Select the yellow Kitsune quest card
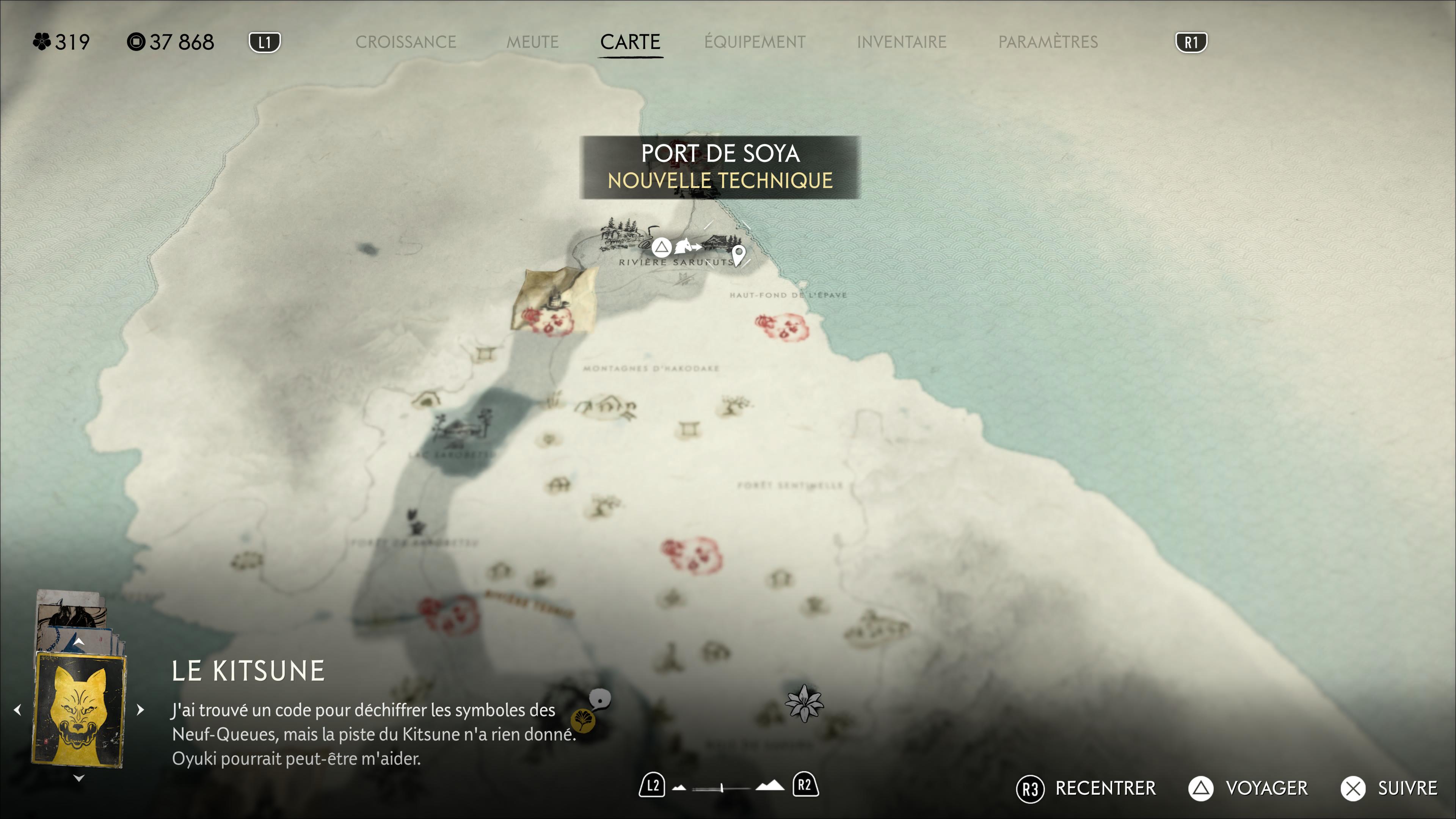The width and height of the screenshot is (1456, 819). [x=79, y=709]
